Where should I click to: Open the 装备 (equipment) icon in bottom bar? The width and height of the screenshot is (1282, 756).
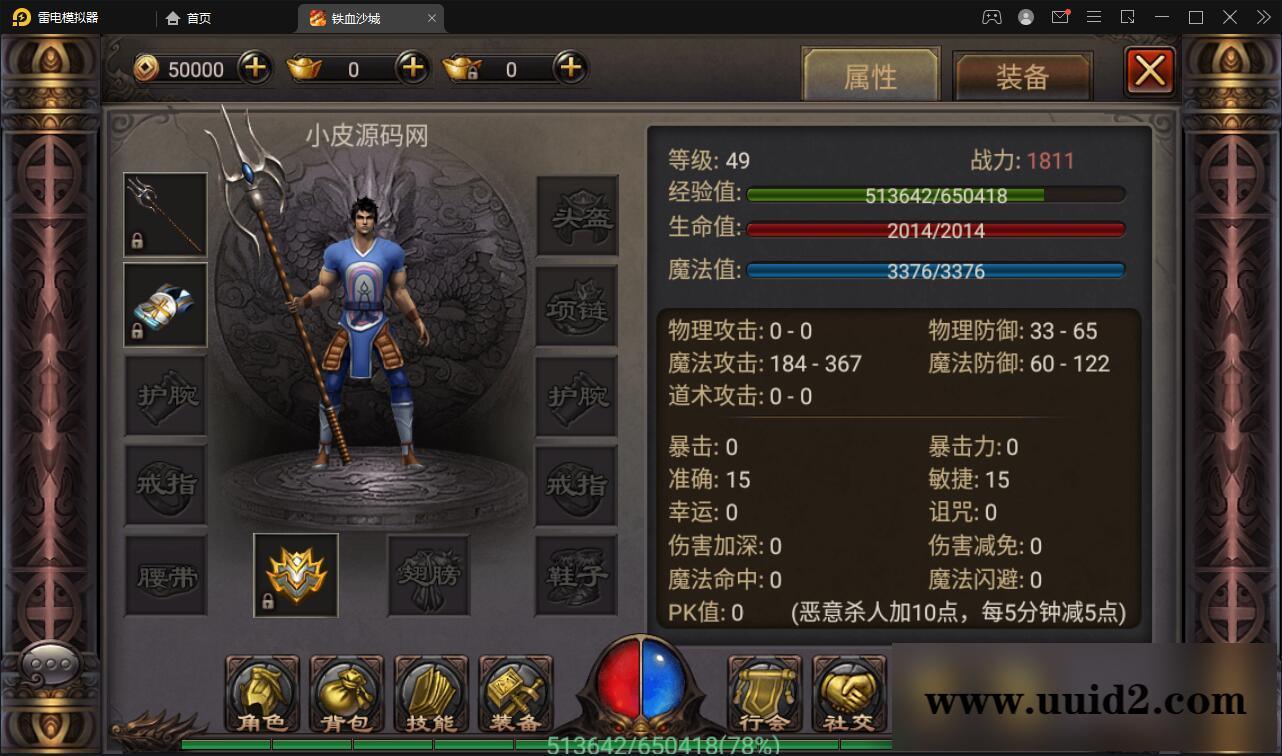514,693
